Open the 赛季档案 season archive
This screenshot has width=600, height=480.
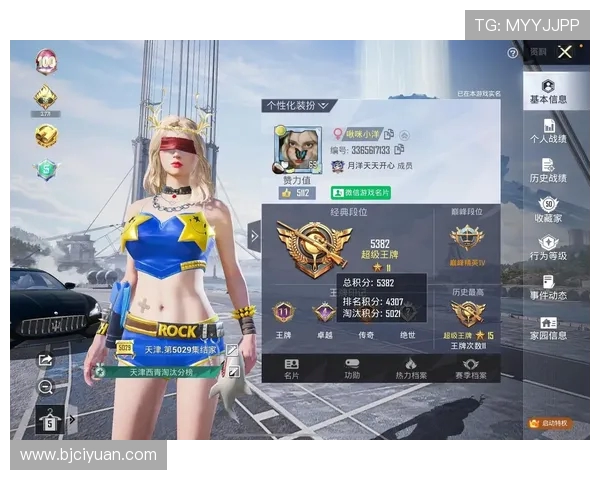(x=468, y=369)
